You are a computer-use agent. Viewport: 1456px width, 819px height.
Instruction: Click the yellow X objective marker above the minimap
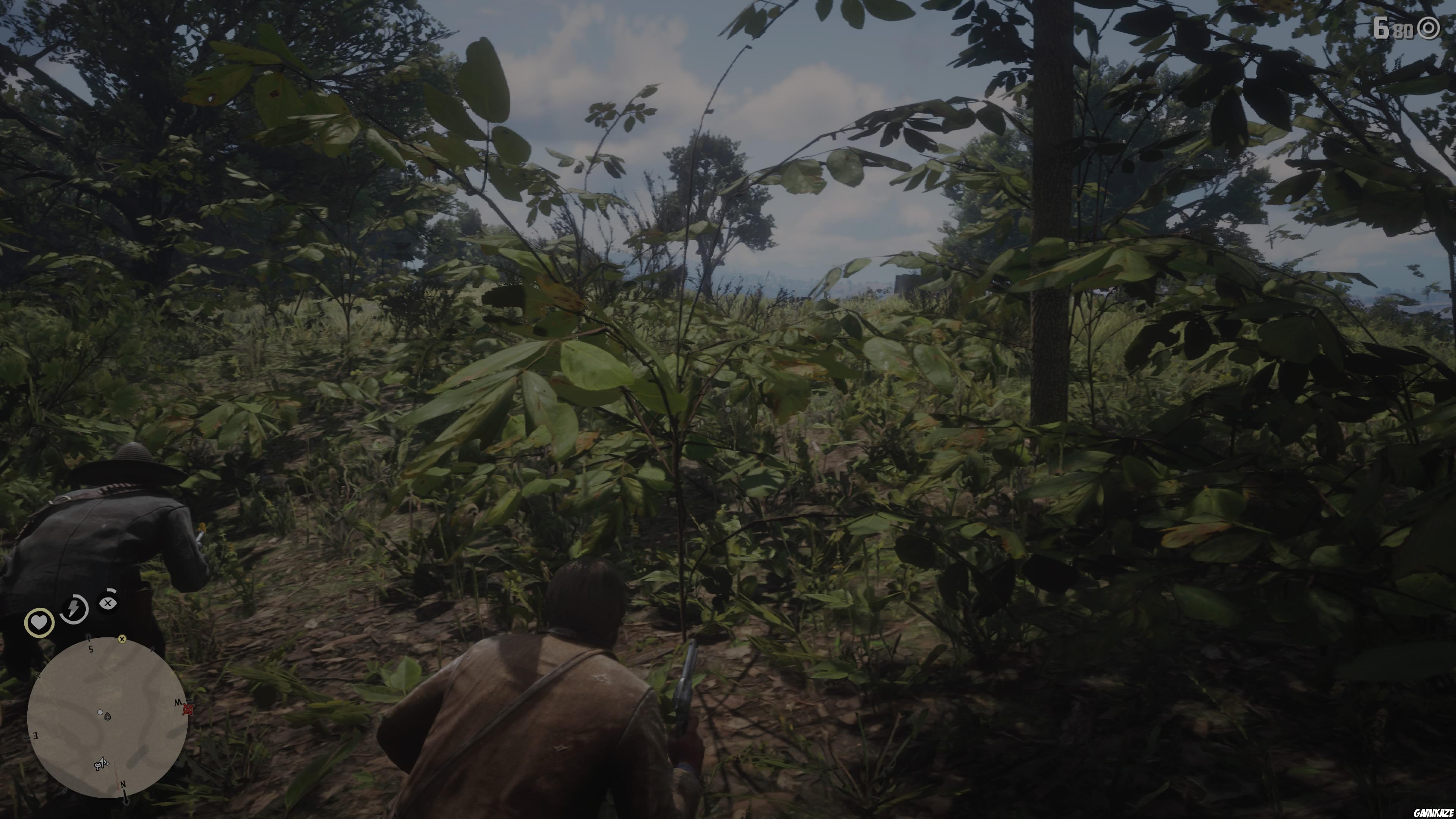[x=122, y=639]
